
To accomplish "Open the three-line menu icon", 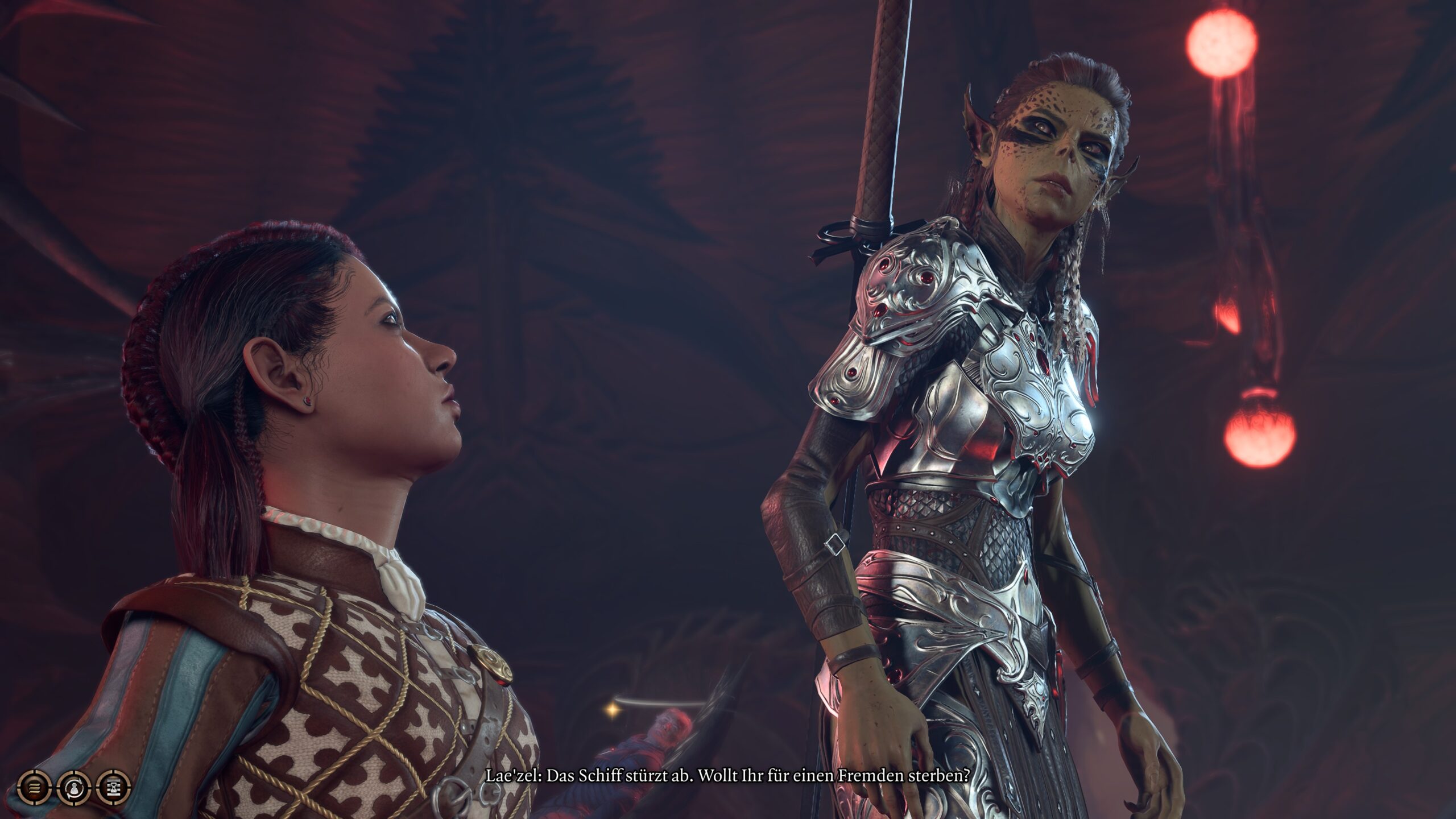I will coord(34,788).
